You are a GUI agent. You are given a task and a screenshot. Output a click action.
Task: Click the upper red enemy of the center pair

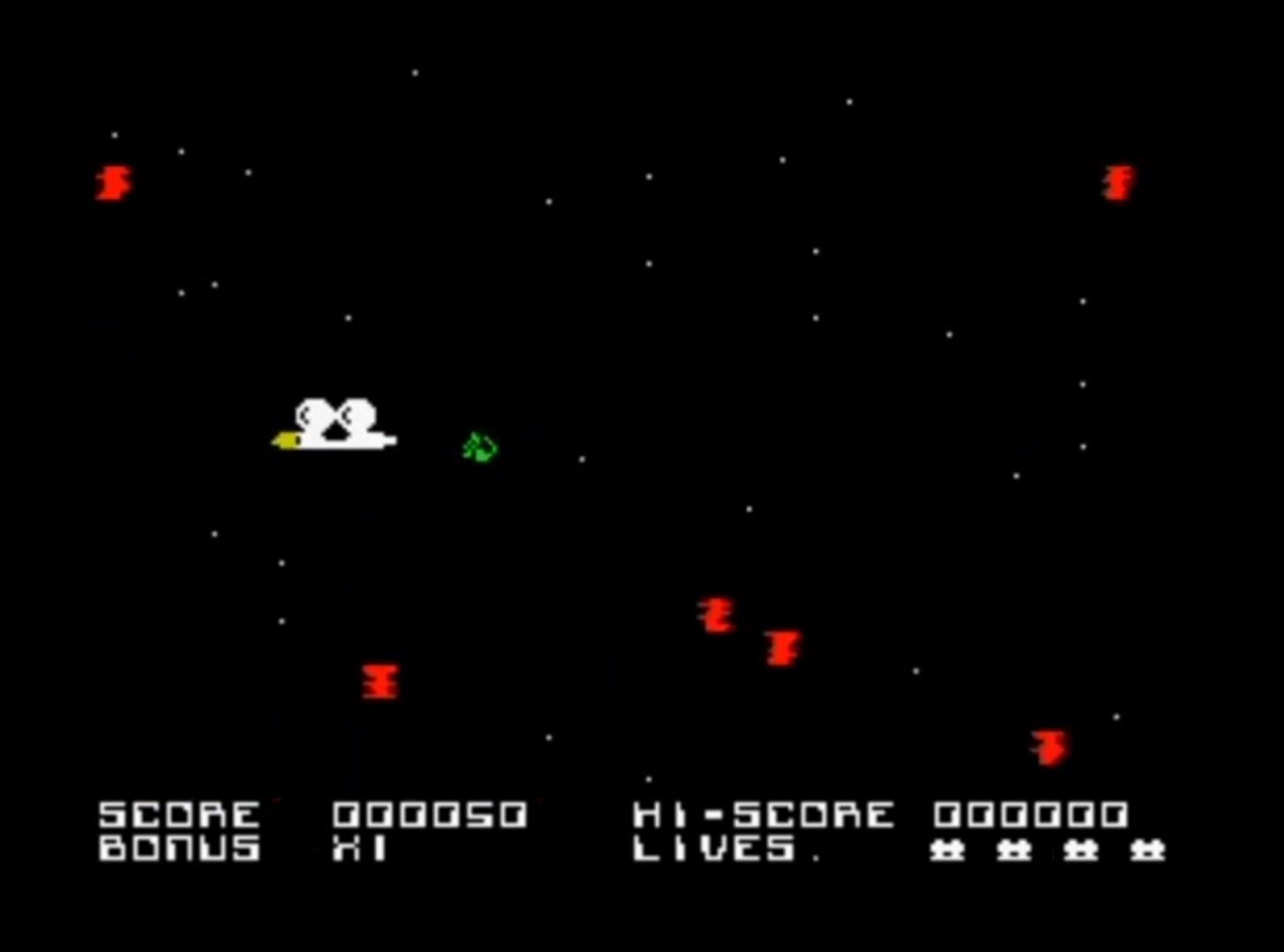click(719, 615)
